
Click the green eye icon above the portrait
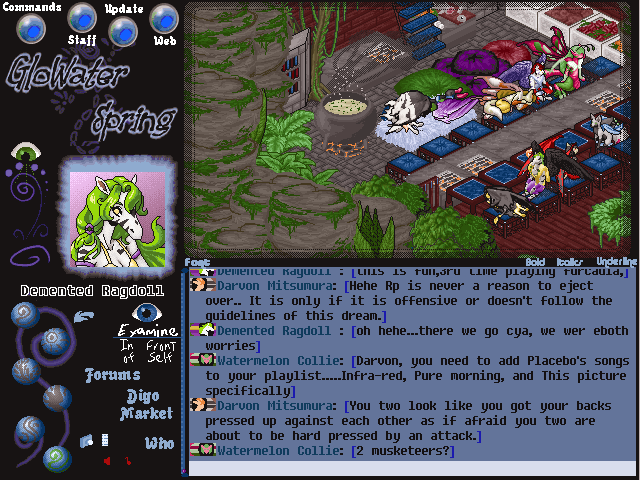point(24,153)
